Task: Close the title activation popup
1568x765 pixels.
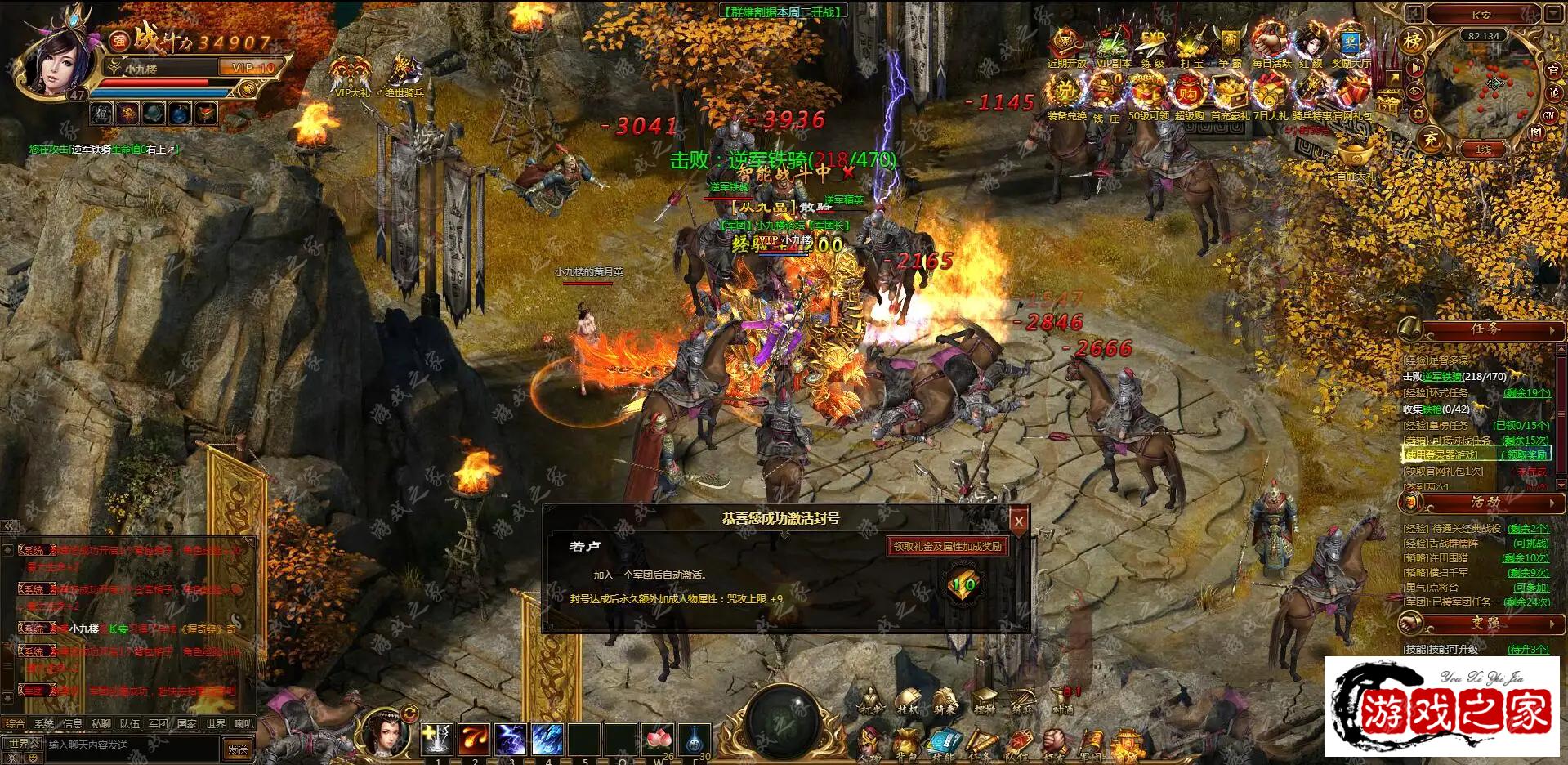Action: point(1018,521)
